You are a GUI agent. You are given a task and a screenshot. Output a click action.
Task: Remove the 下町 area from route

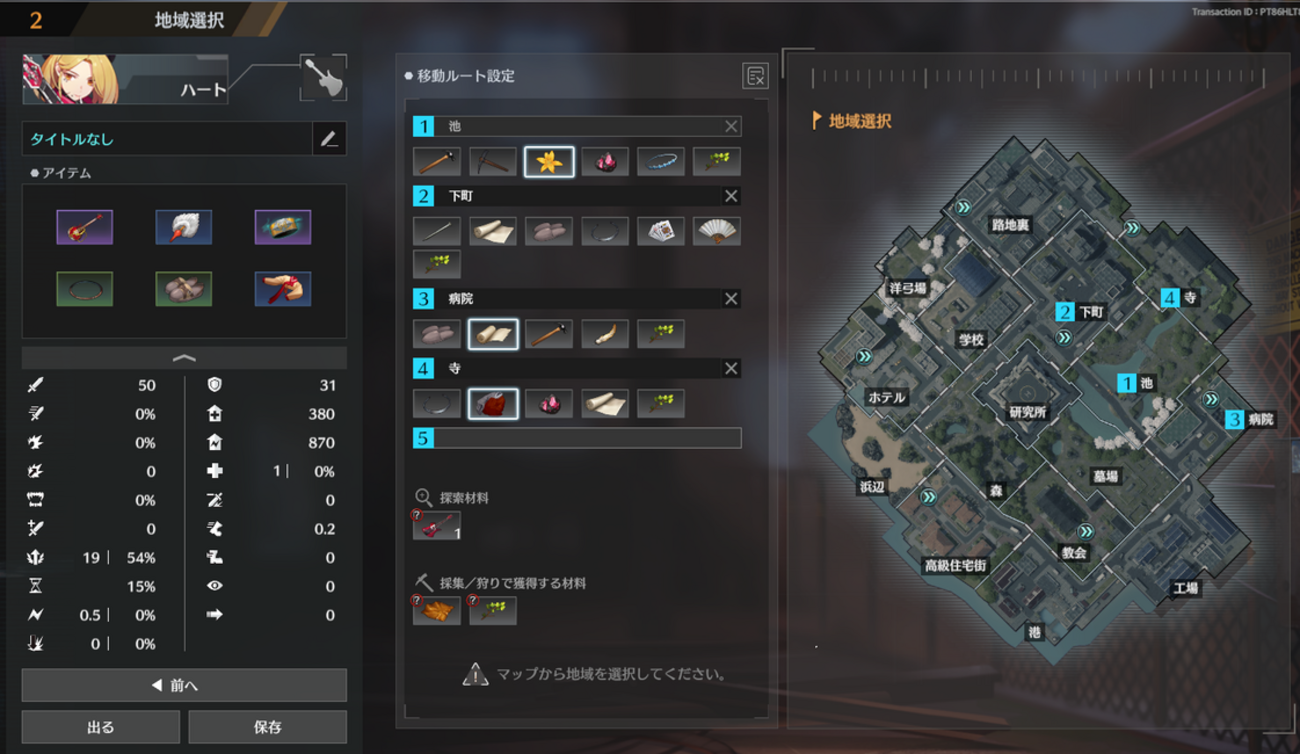click(731, 196)
